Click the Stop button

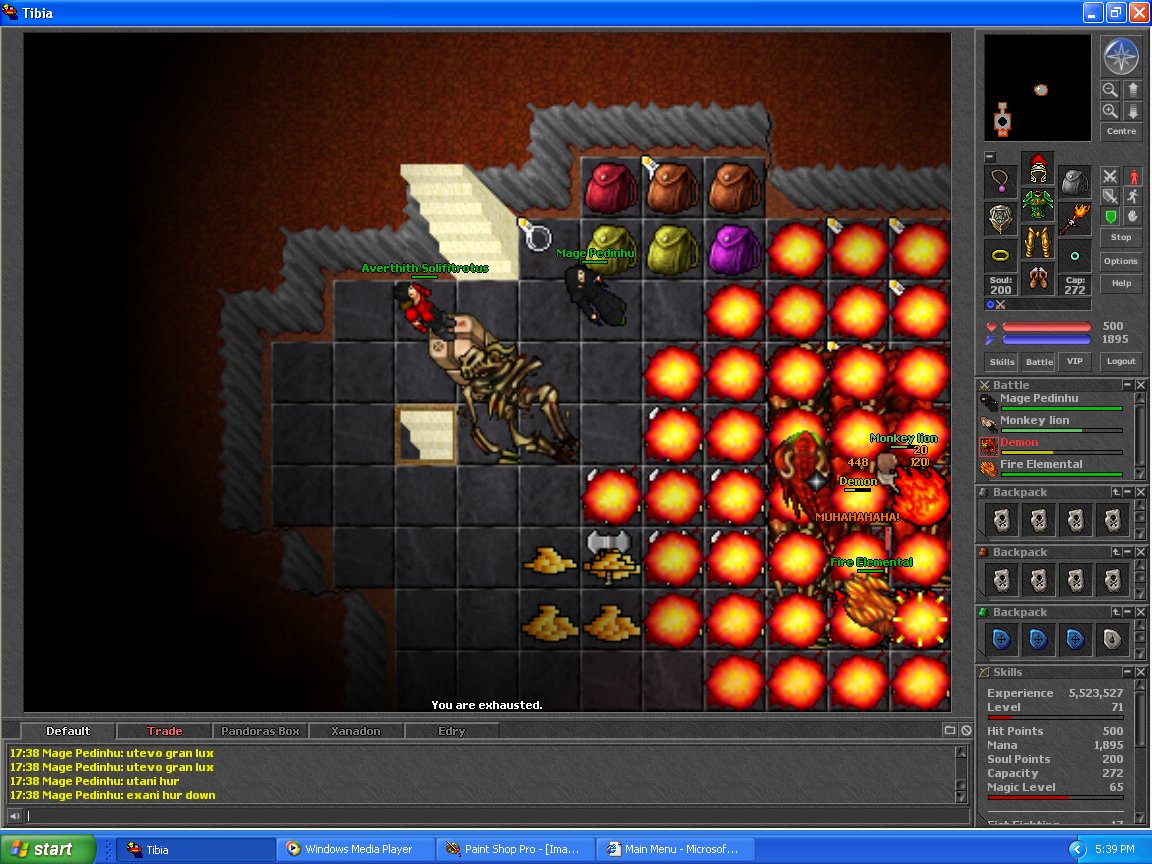(x=1121, y=238)
